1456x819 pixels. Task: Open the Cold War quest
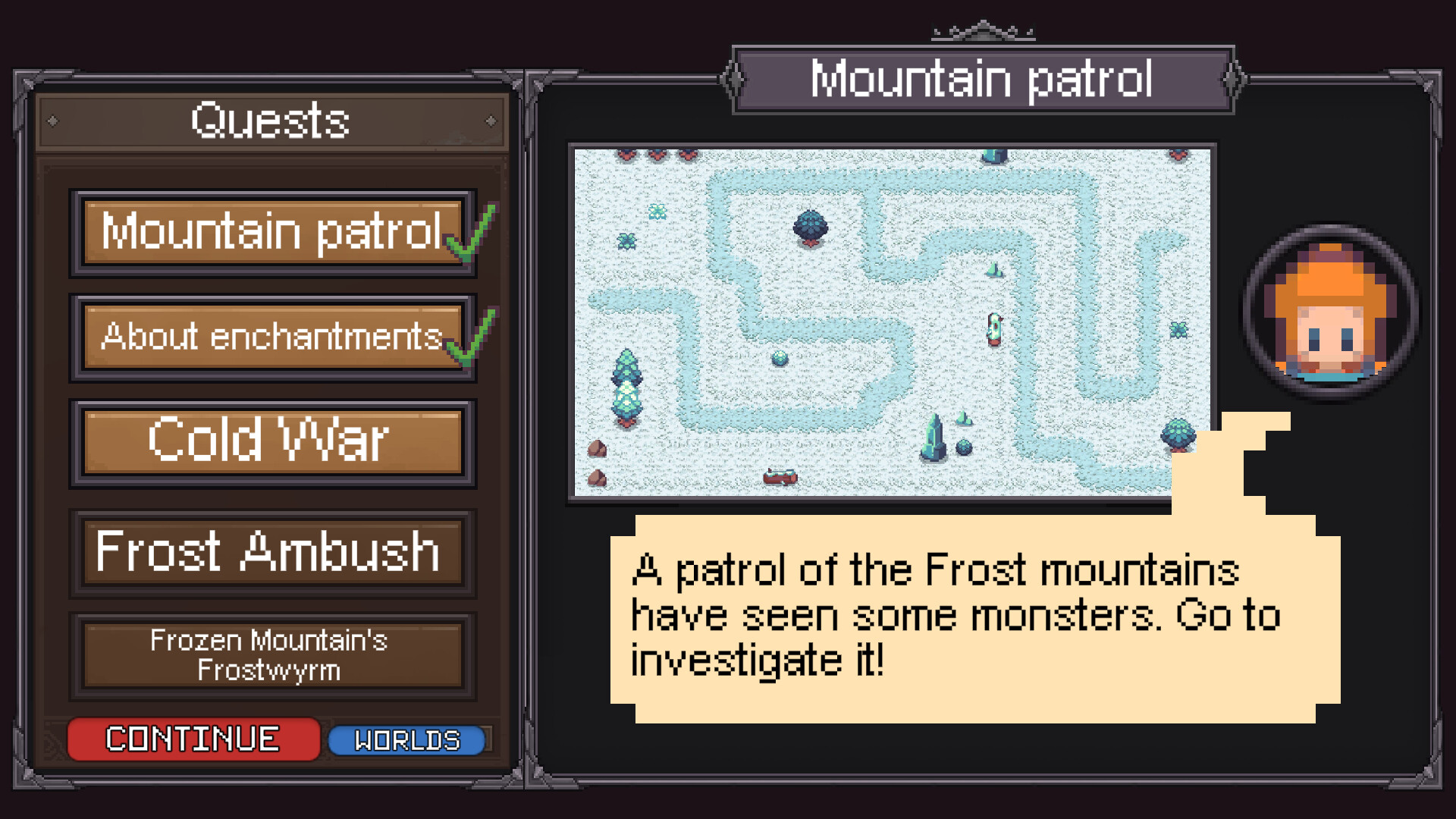(x=271, y=441)
